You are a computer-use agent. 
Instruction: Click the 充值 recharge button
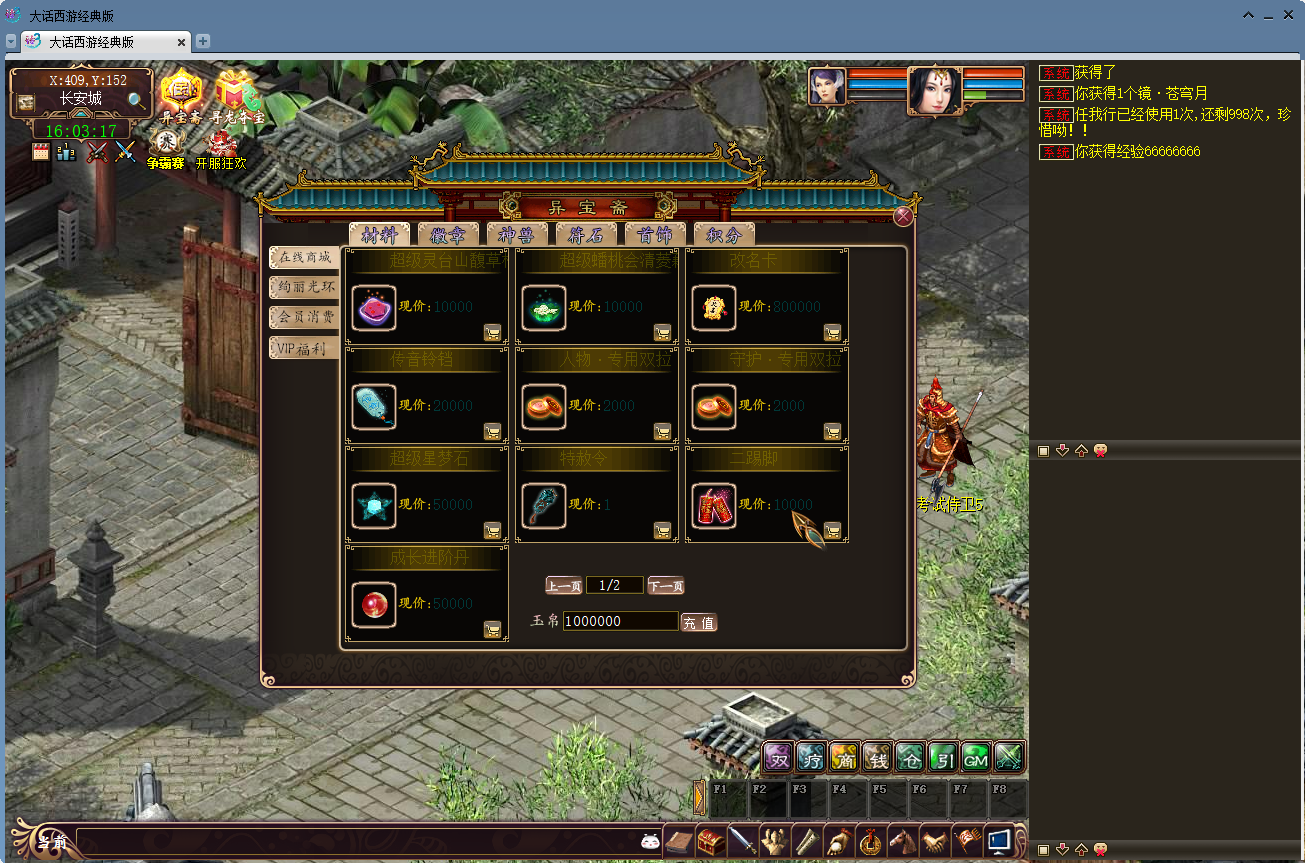[699, 623]
